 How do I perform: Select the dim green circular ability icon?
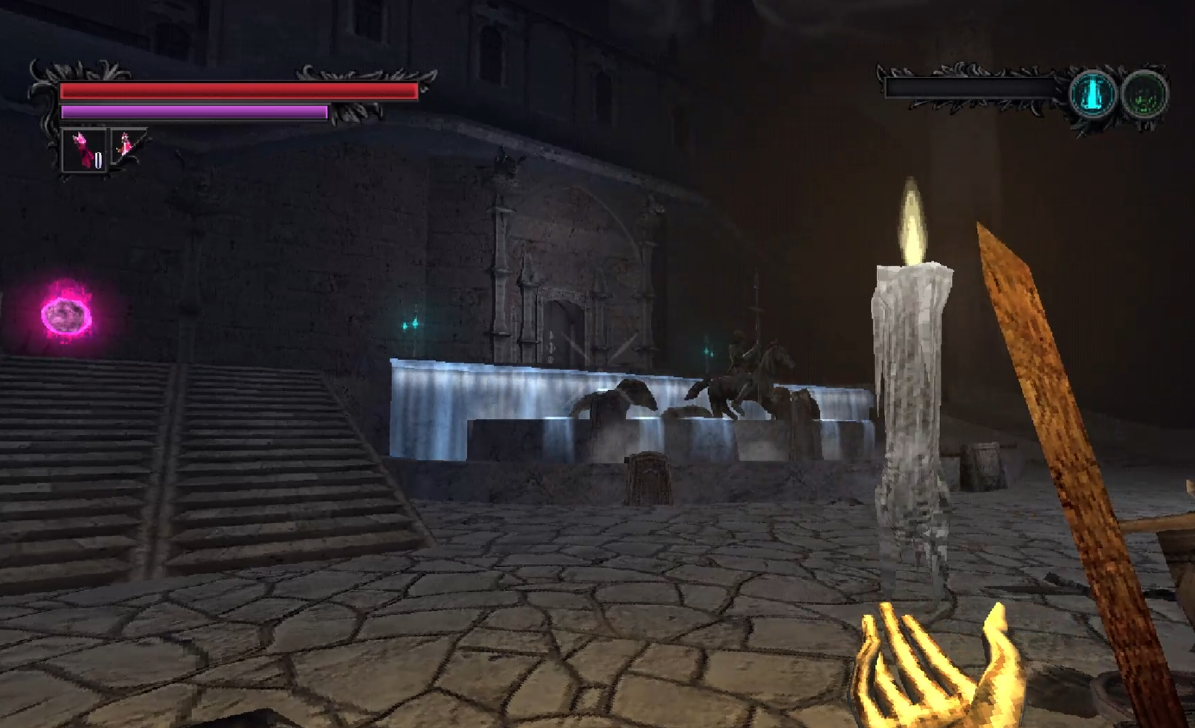click(1144, 95)
